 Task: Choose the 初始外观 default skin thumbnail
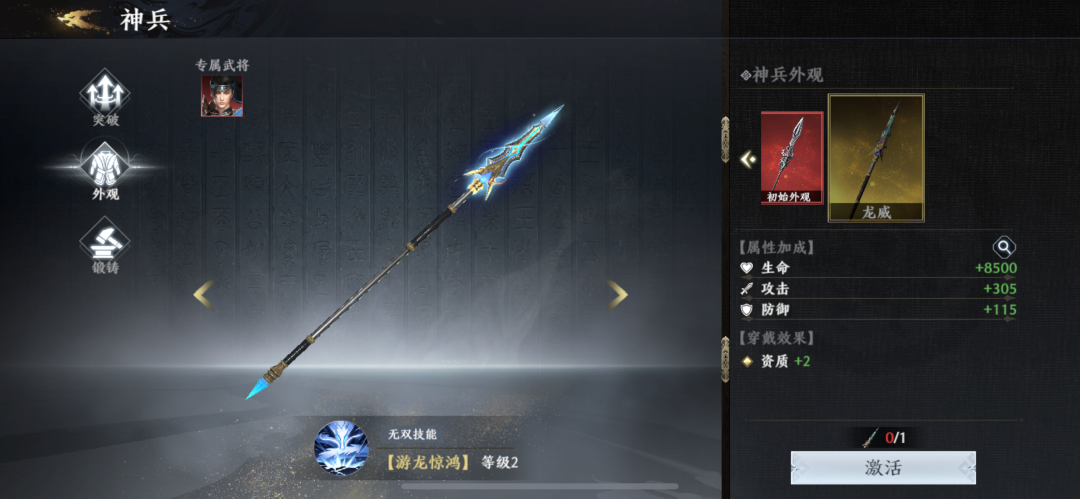(x=792, y=157)
